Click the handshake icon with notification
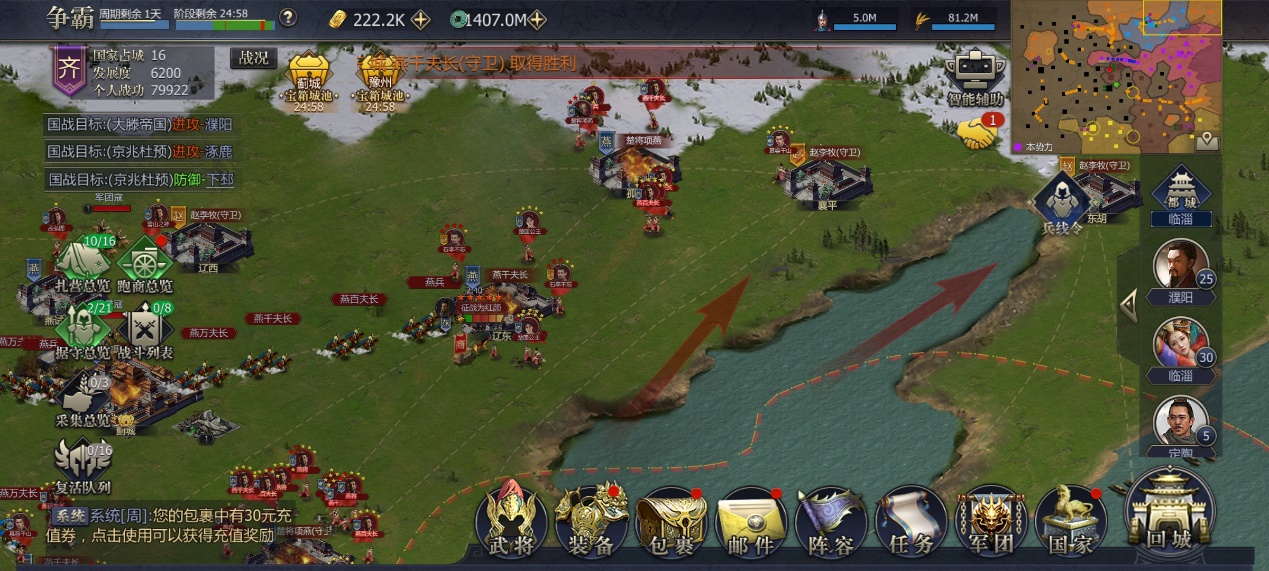Viewport: 1269px width, 571px height. click(x=978, y=133)
